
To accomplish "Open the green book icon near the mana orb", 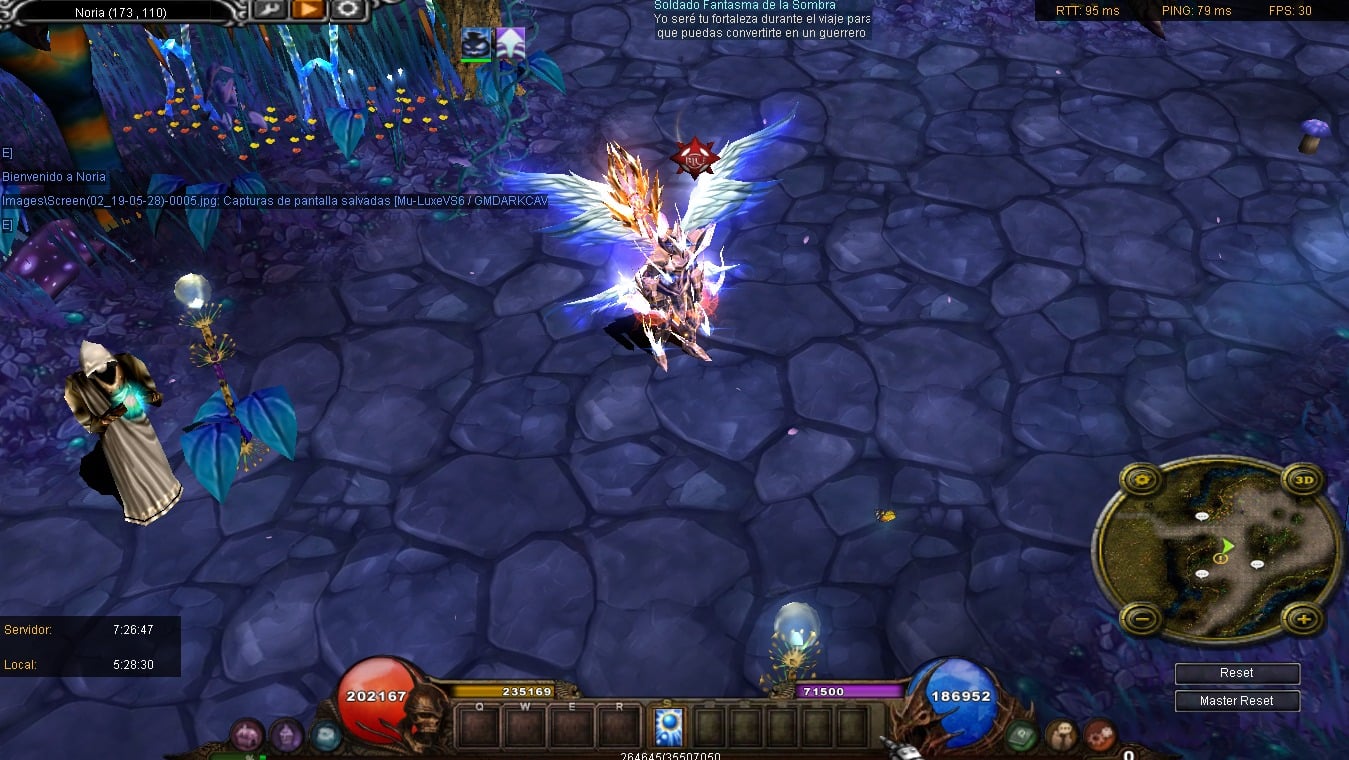I will (1020, 735).
